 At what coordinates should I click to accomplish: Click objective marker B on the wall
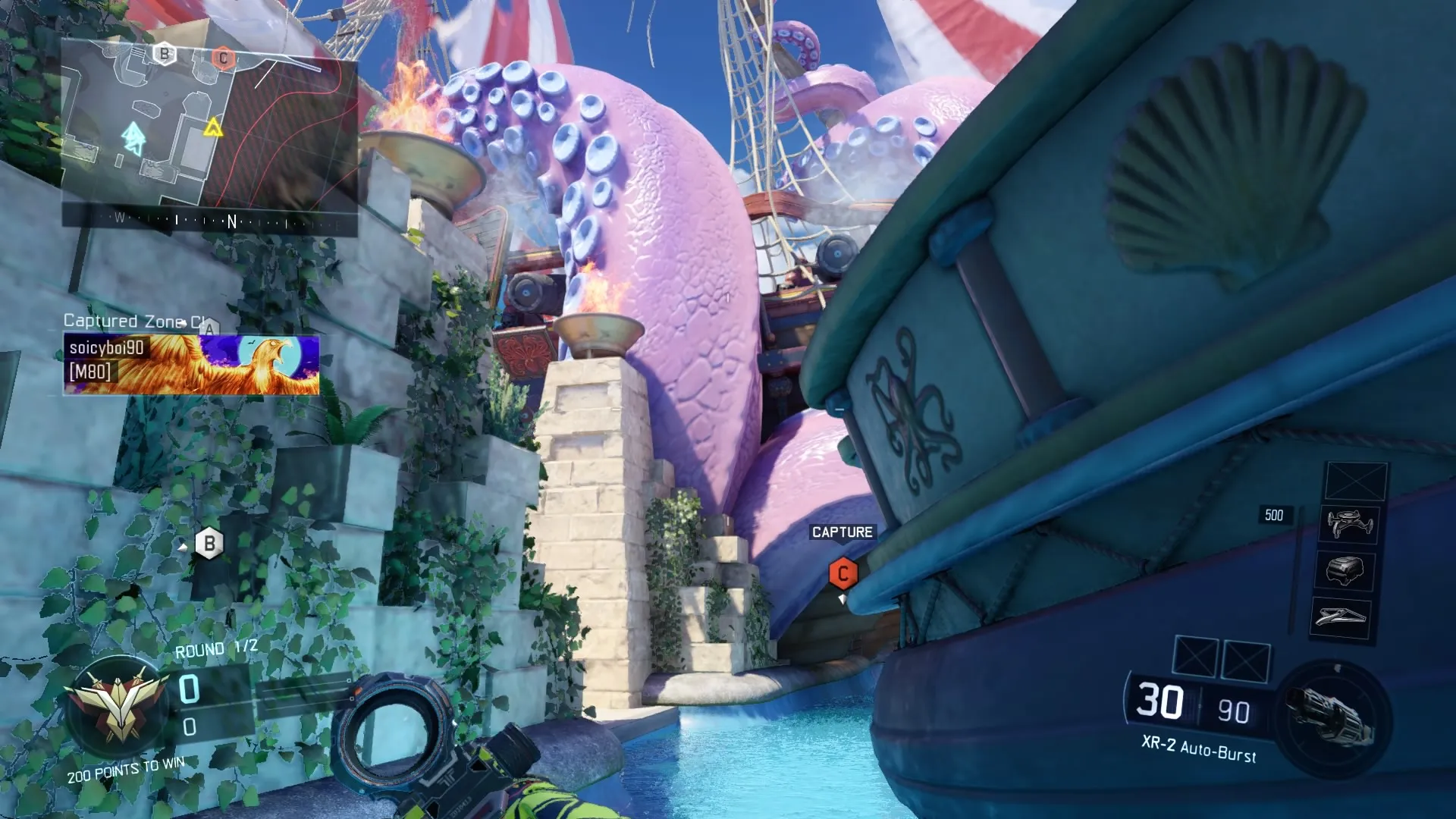click(210, 542)
